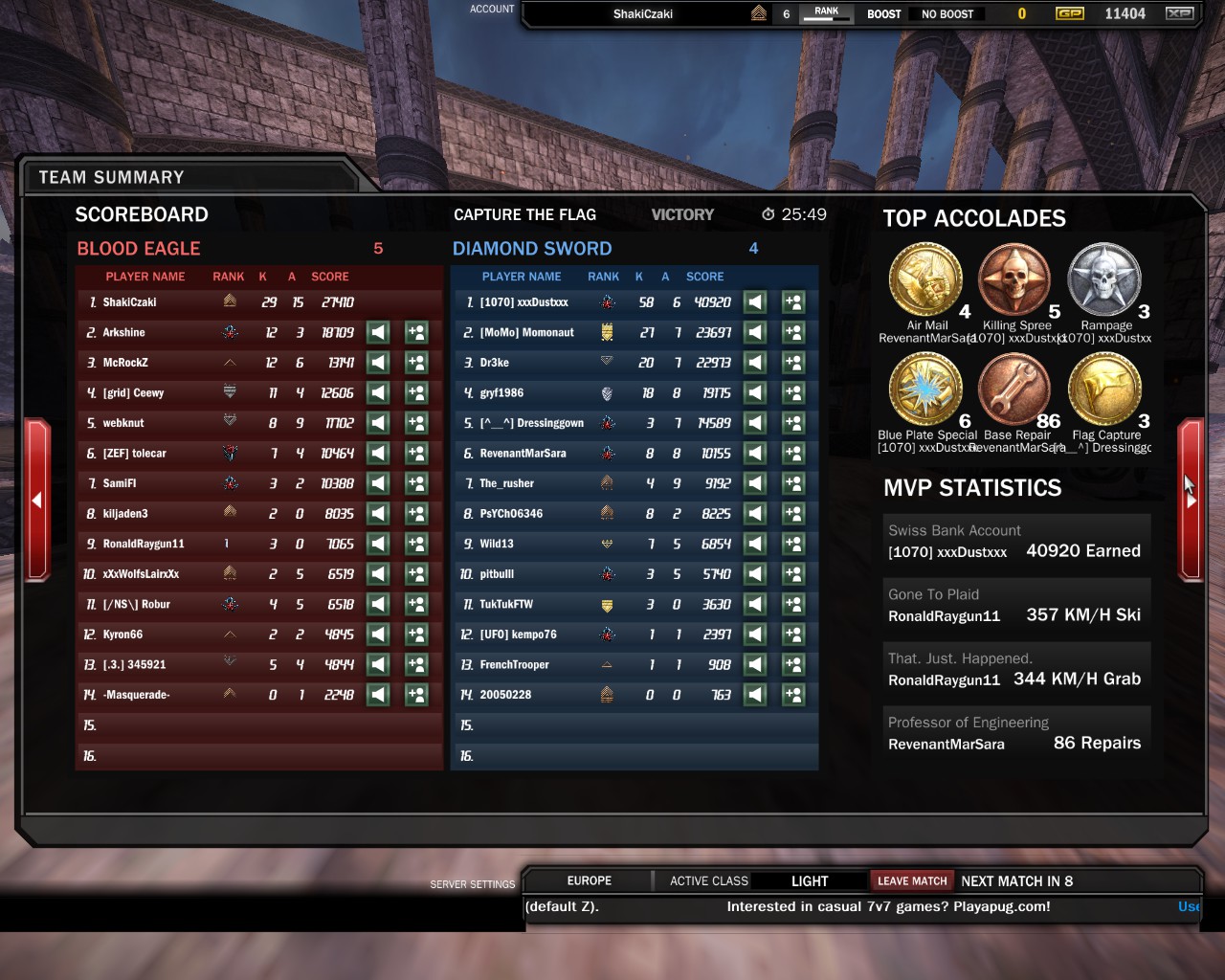1225x980 pixels.
Task: Mute Arkshine's voice chat
Action: [378, 332]
